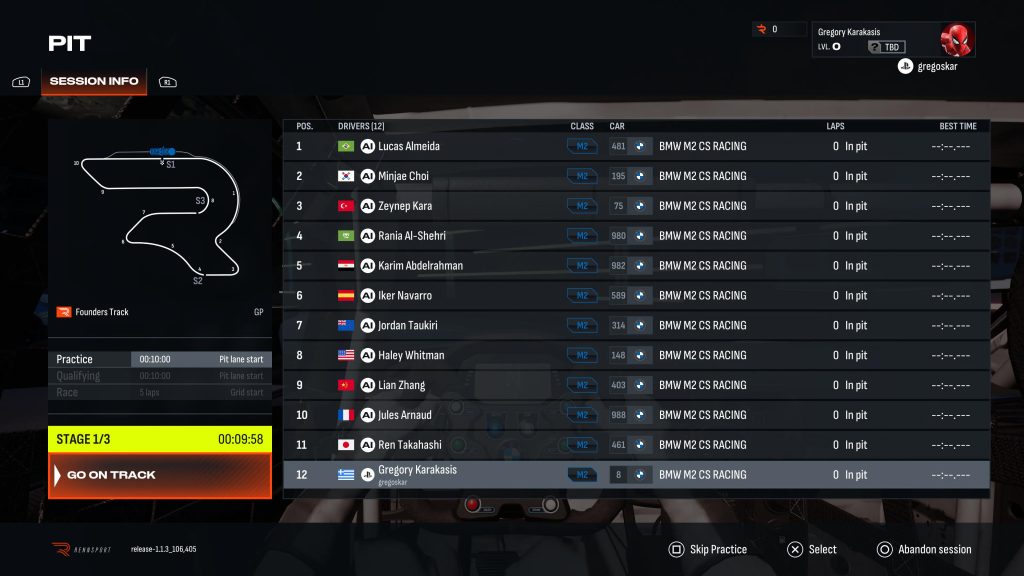Select Minjae Choi's driver row

click(636, 176)
